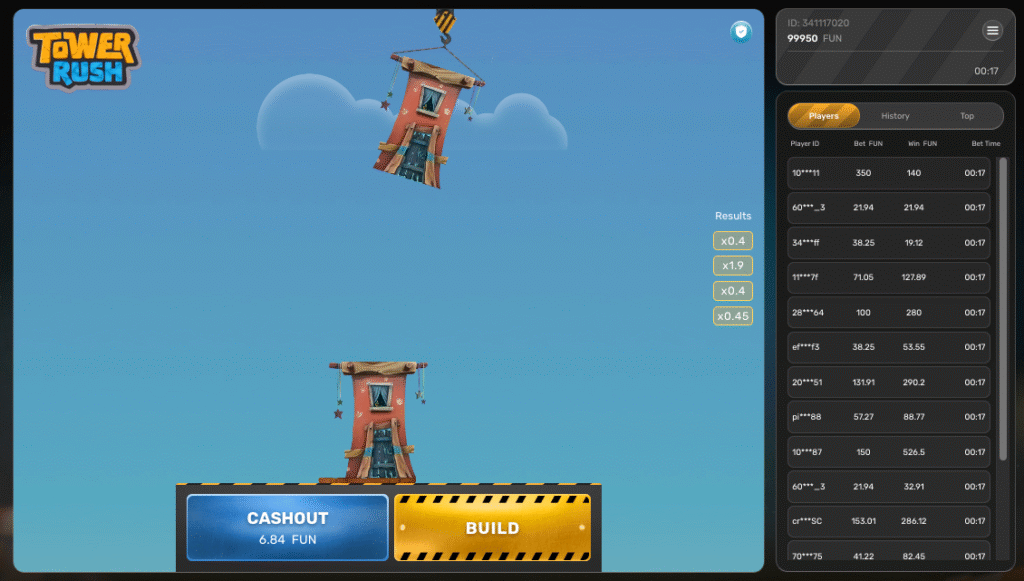The image size is (1024, 581).
Task: Switch to the History tab
Action: pyautogui.click(x=895, y=116)
